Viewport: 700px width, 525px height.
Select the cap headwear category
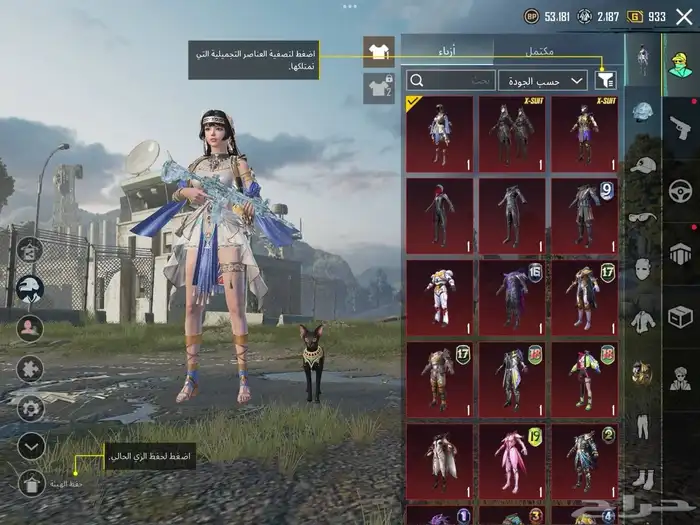click(643, 164)
